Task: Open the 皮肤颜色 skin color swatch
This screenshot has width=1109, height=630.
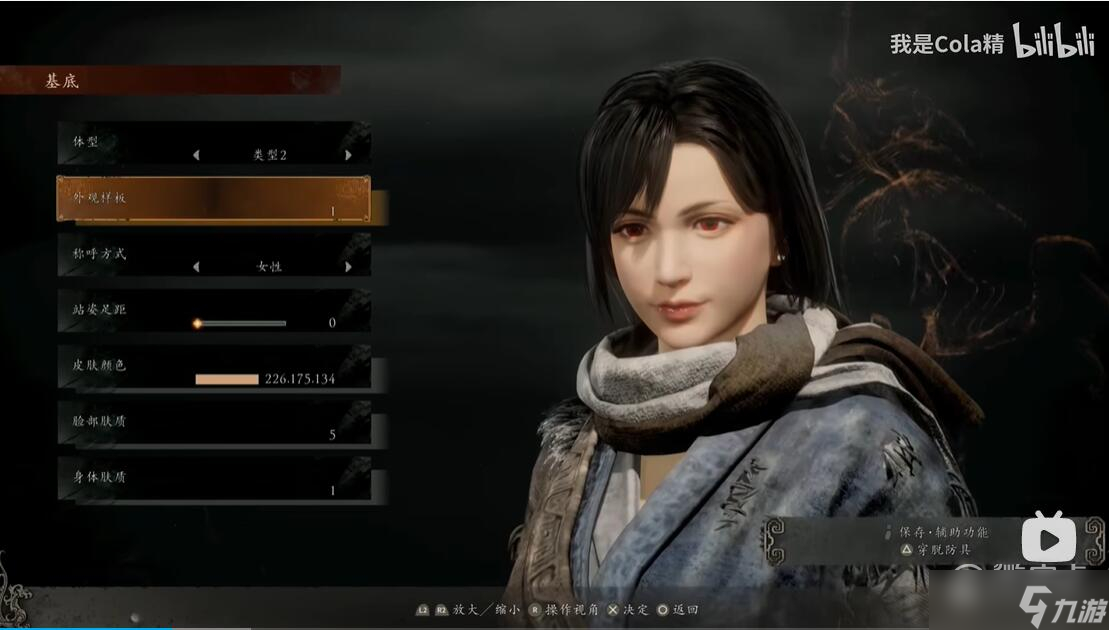Action: [x=227, y=379]
